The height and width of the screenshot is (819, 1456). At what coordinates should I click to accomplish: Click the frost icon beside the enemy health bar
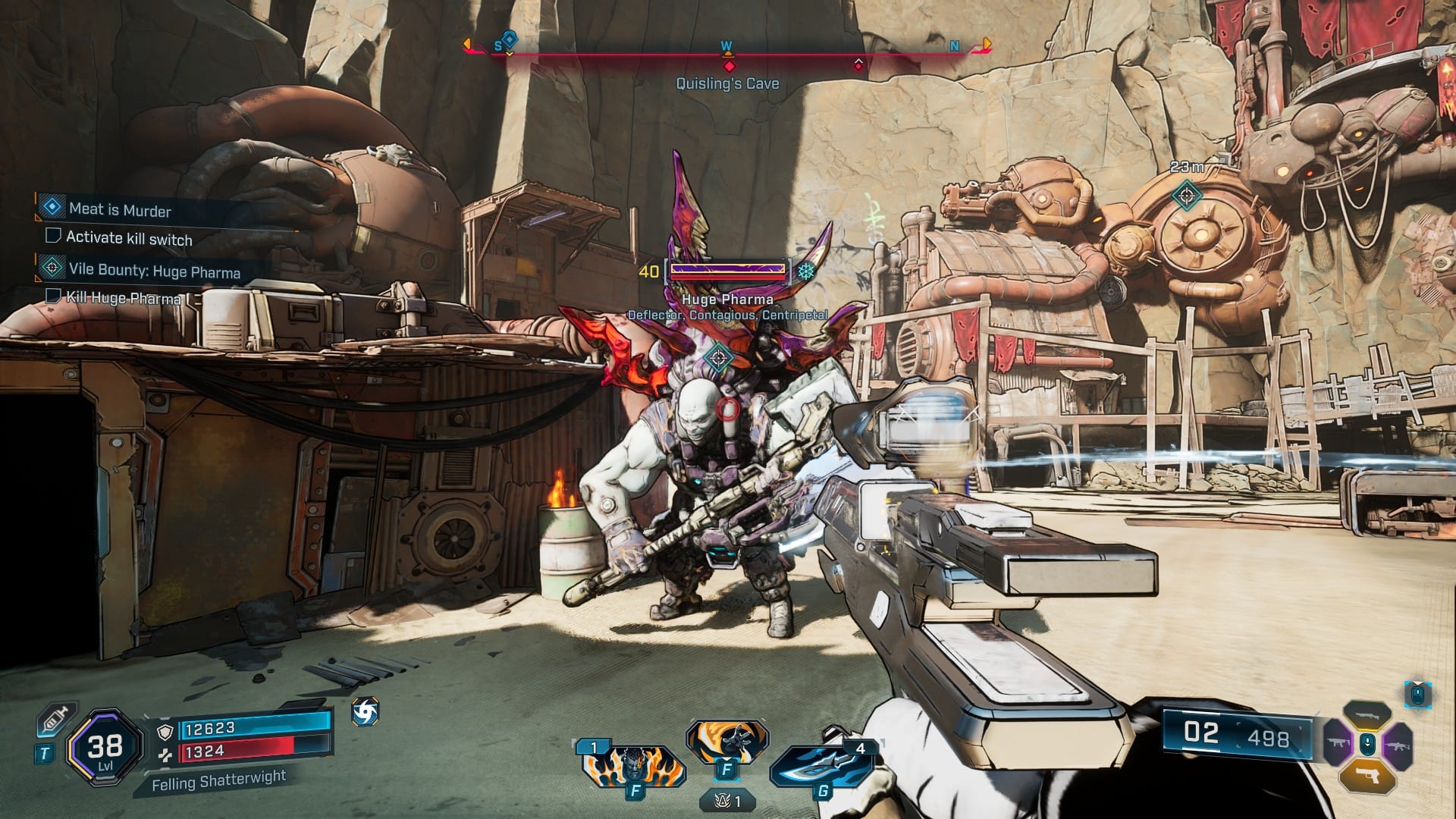point(806,271)
